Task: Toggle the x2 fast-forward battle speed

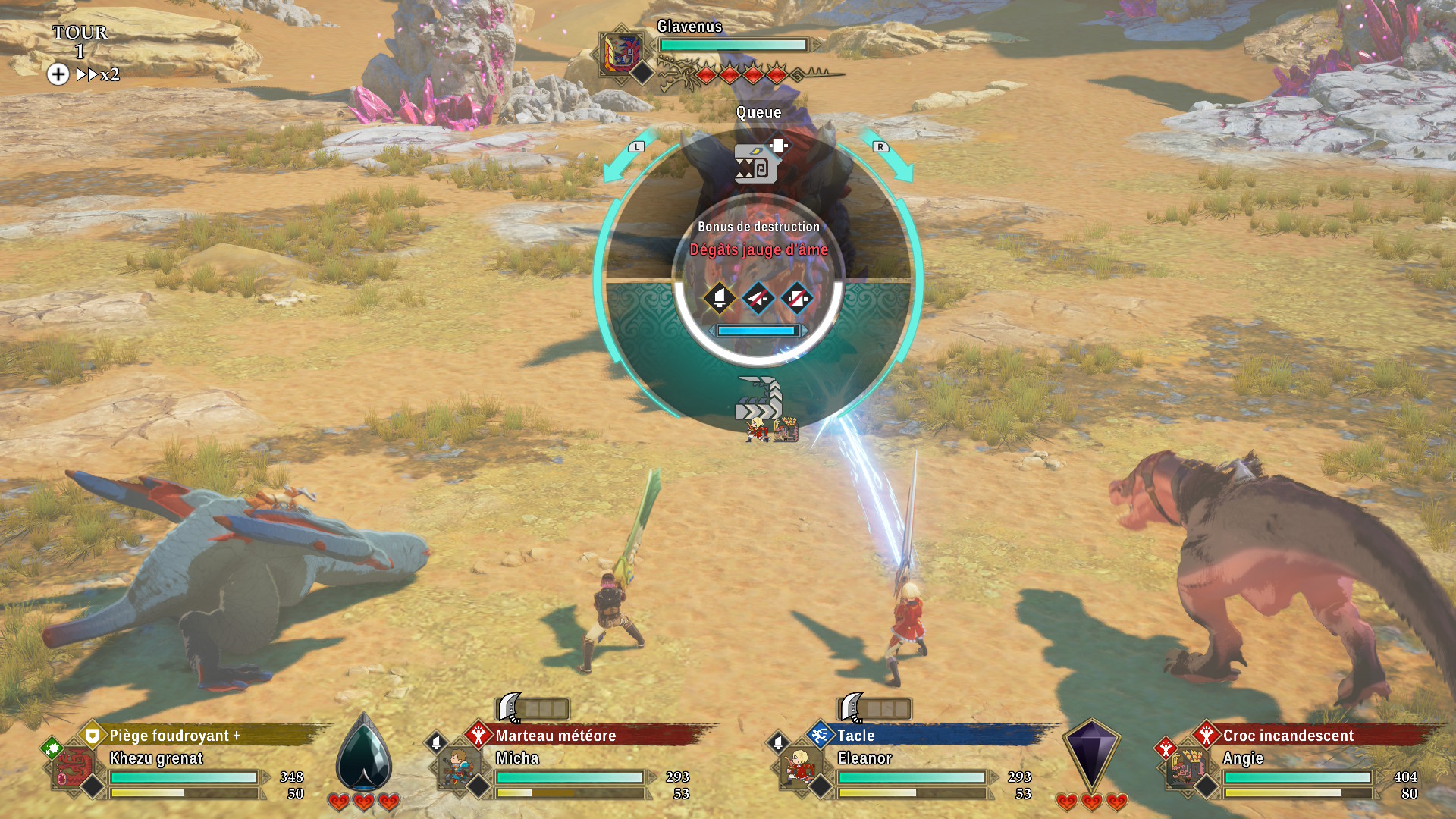Action: pyautogui.click(x=98, y=74)
